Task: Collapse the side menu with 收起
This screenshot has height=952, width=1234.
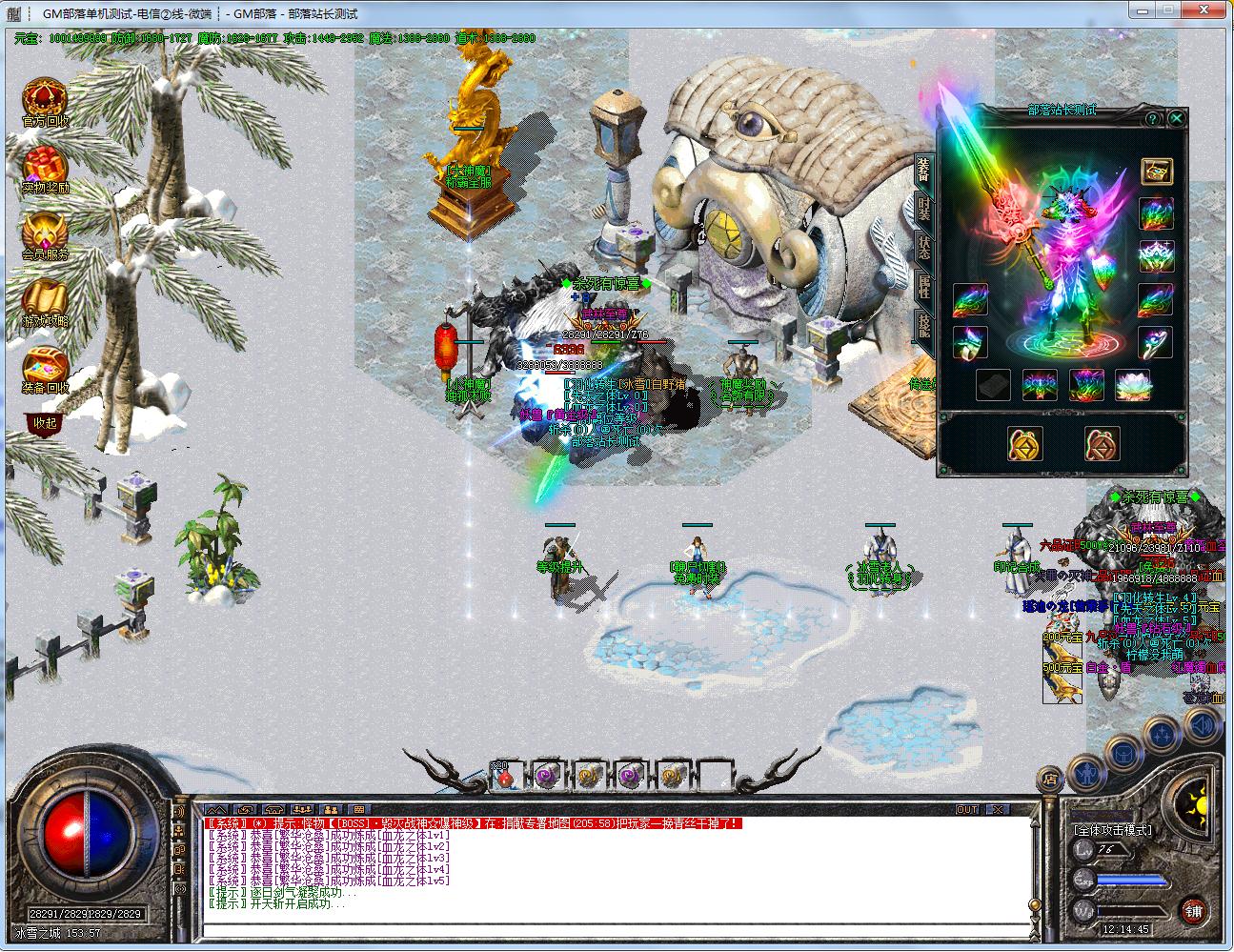Action: 45,422
